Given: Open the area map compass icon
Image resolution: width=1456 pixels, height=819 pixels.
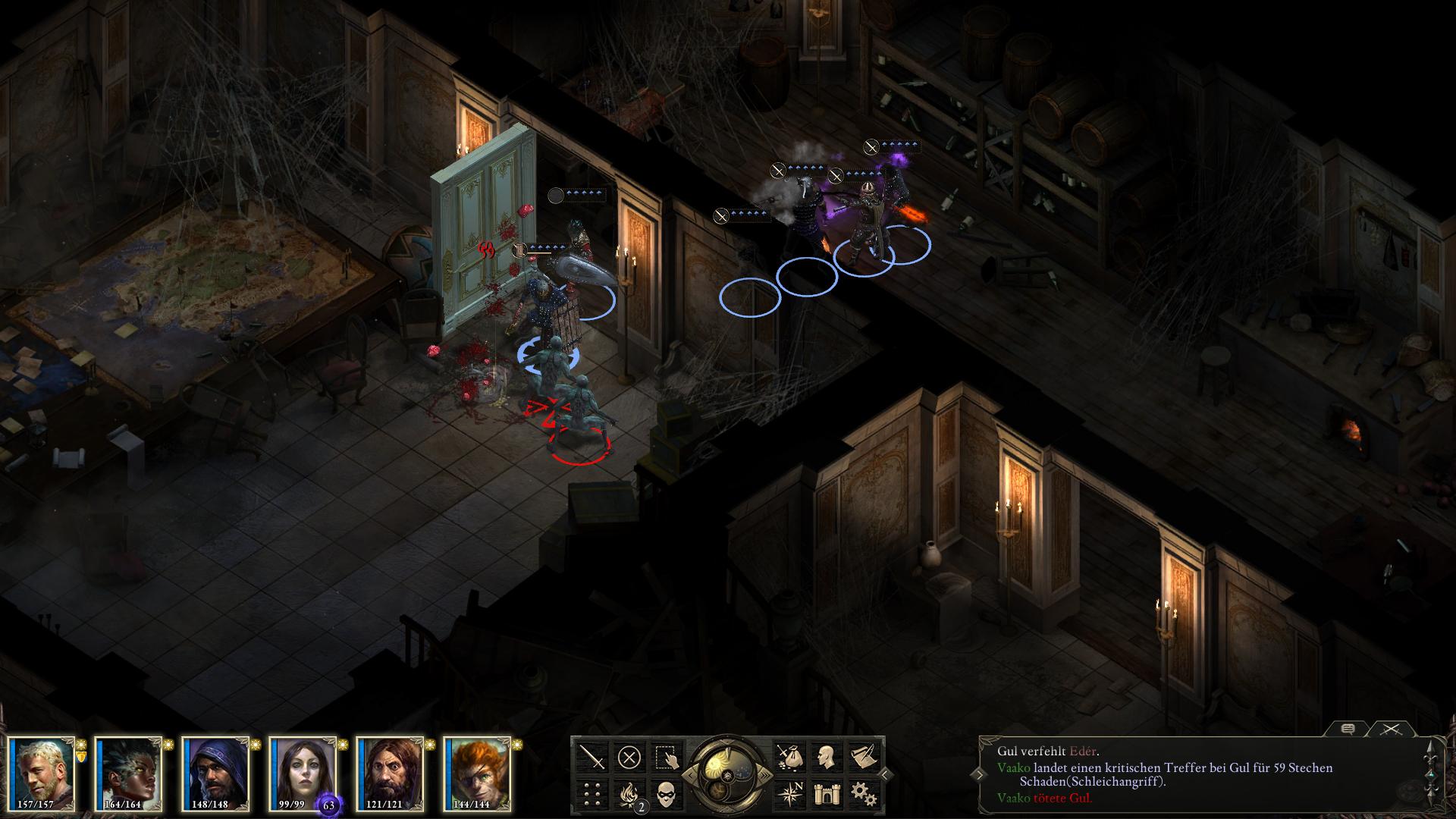Looking at the screenshot, I should click(789, 793).
